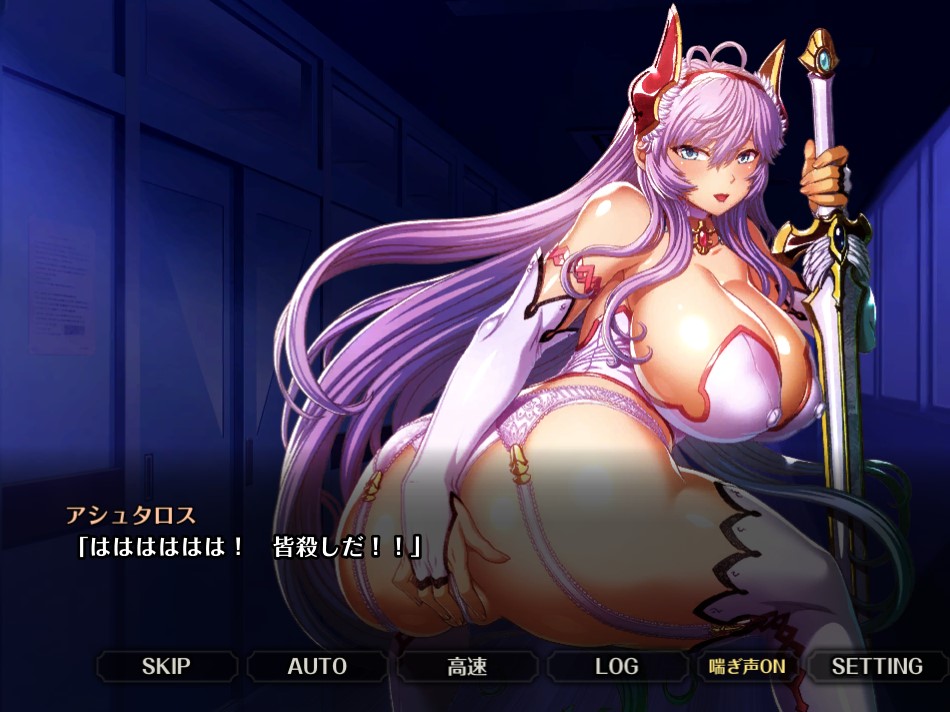Open the dialogue LOG
The image size is (950, 712).
click(x=617, y=666)
